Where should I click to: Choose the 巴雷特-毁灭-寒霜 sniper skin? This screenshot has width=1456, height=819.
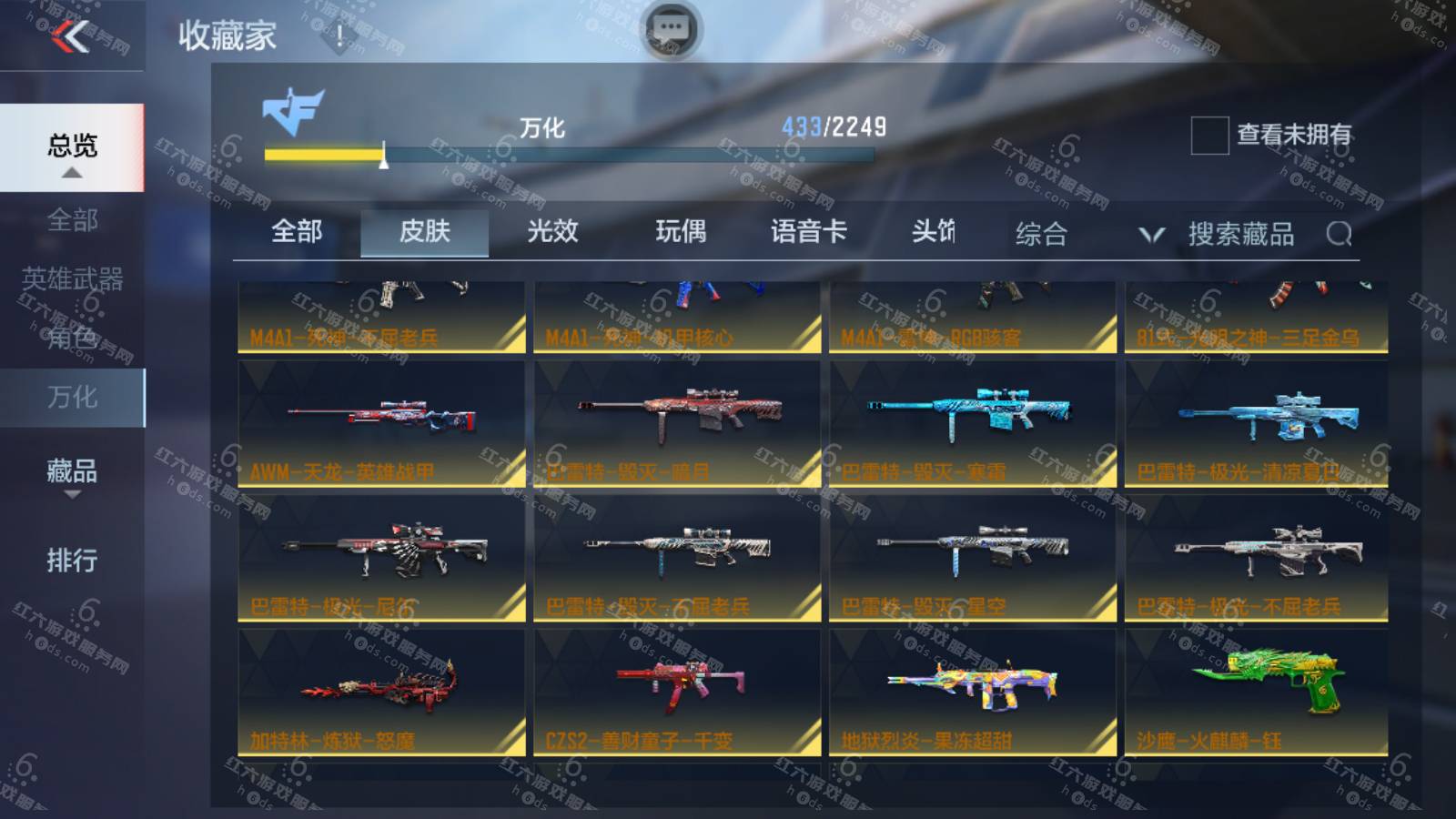(x=972, y=424)
